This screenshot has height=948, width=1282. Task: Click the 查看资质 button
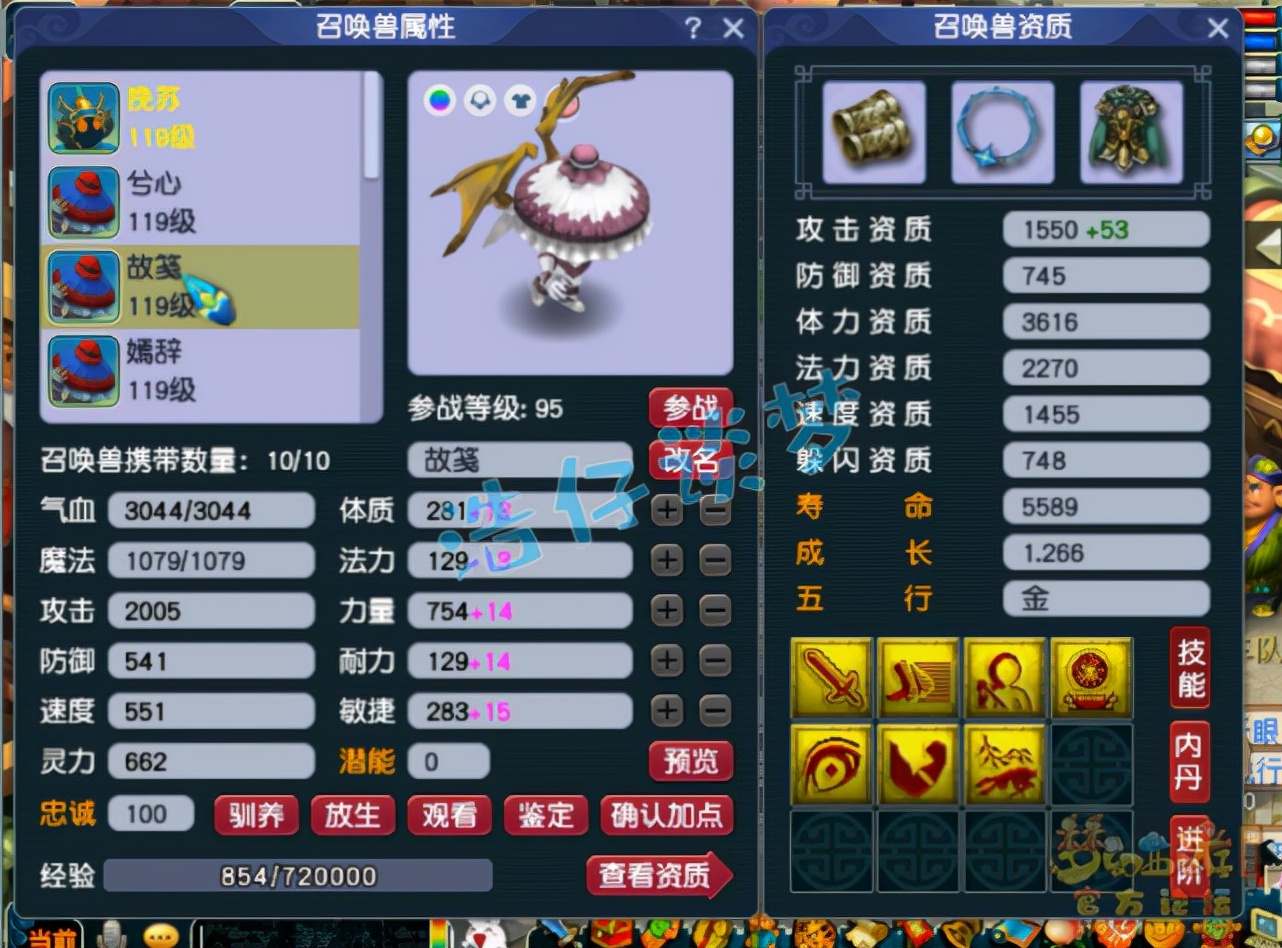pos(658,873)
